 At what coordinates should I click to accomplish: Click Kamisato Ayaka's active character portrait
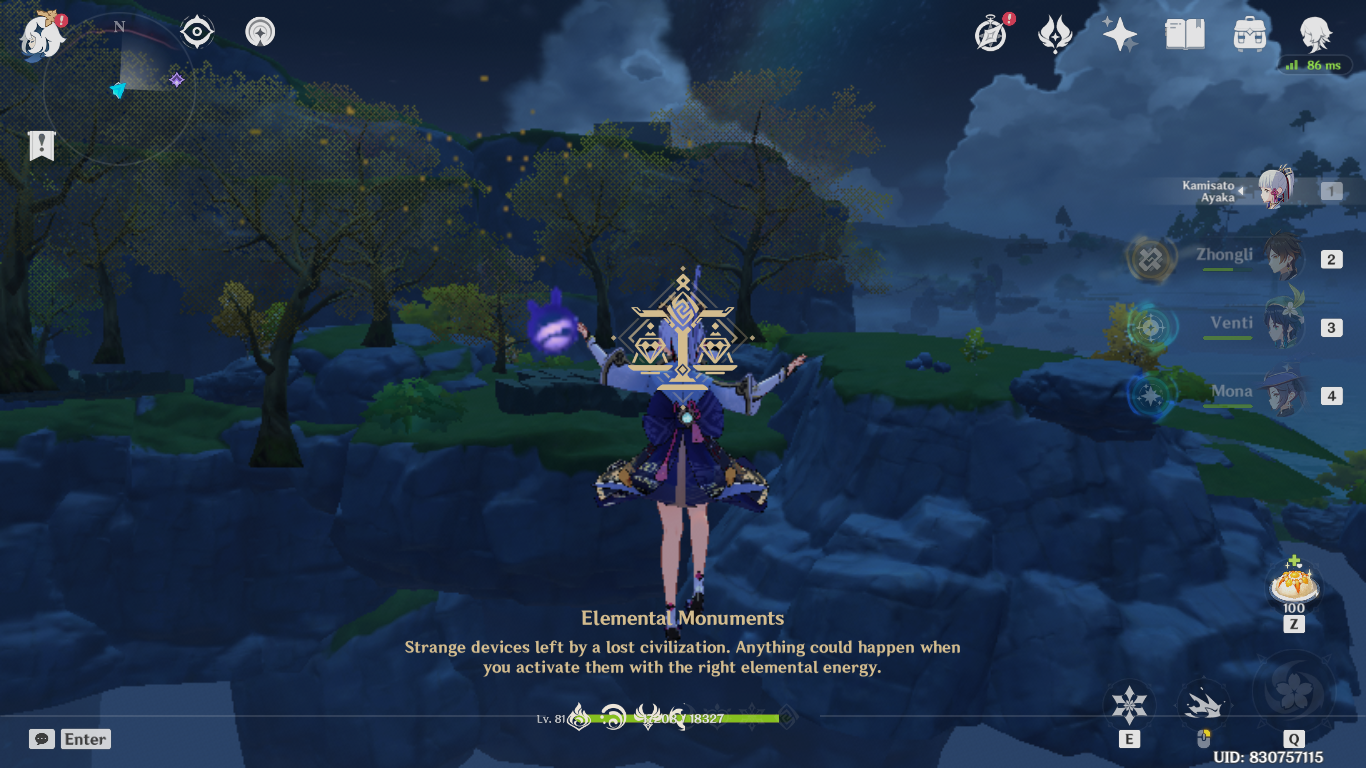point(1277,191)
